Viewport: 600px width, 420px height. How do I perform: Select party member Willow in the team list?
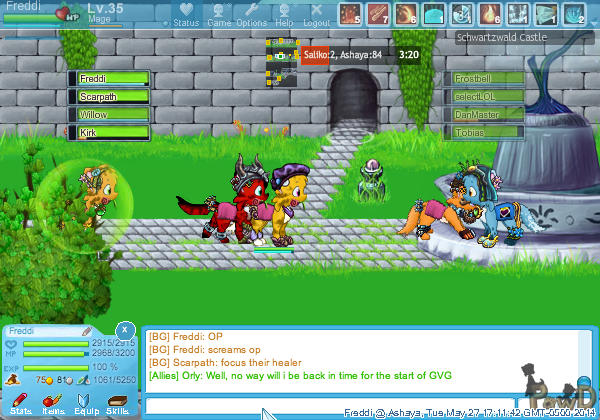tap(108, 114)
